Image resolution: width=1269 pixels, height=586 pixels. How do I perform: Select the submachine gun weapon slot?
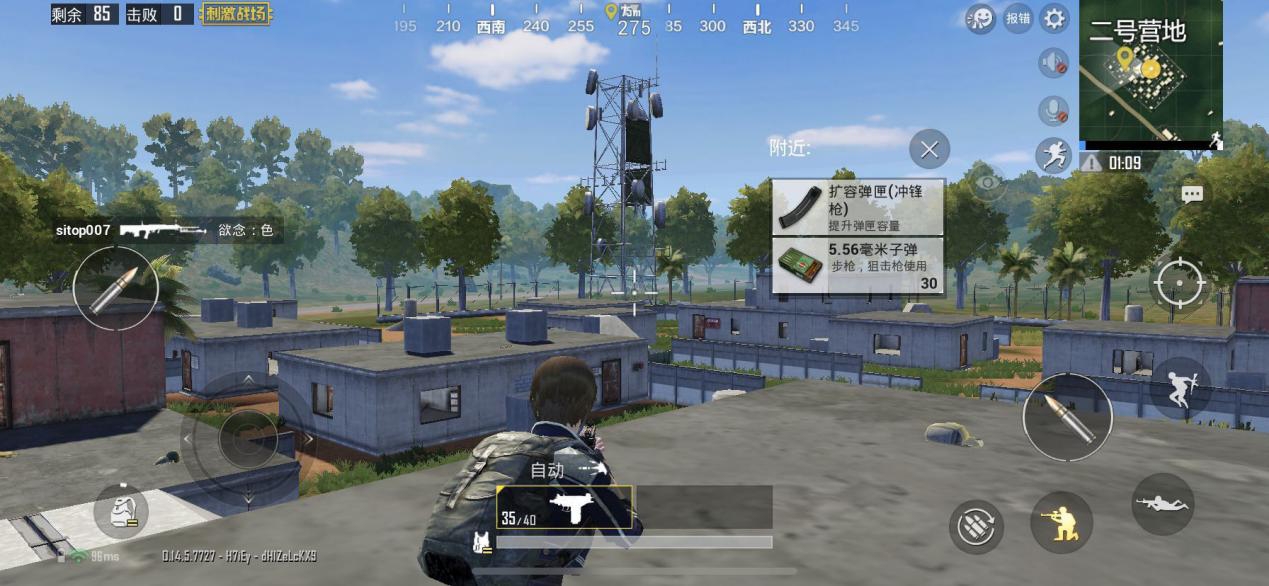pos(565,507)
